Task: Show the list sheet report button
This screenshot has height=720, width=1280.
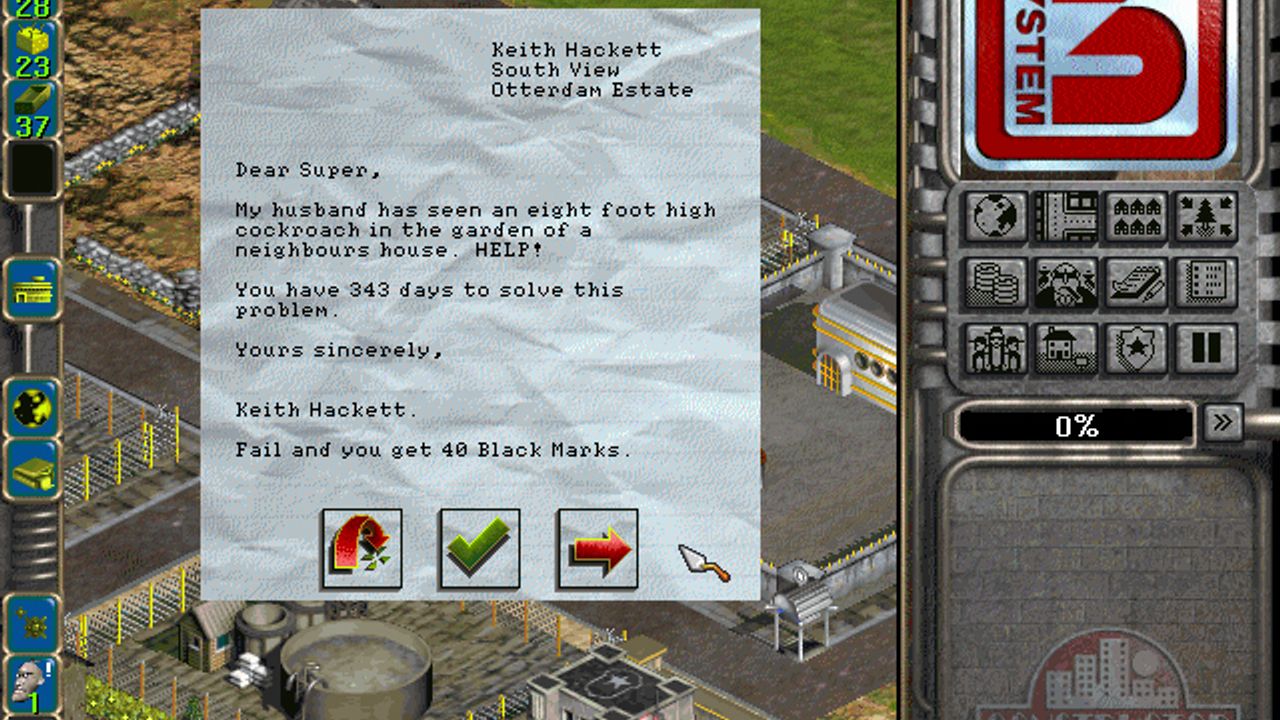Action: click(x=1206, y=283)
